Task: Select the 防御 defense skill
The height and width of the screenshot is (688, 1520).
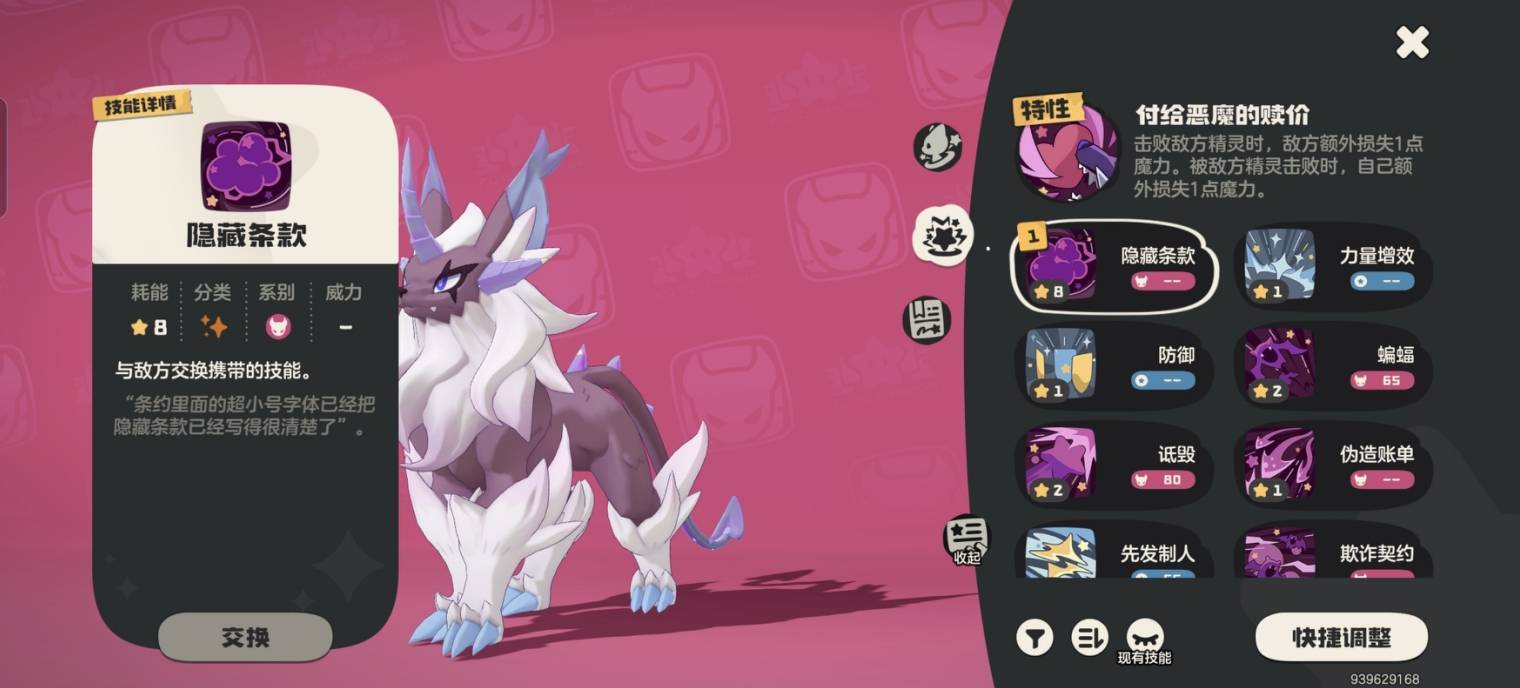Action: click(x=1115, y=364)
